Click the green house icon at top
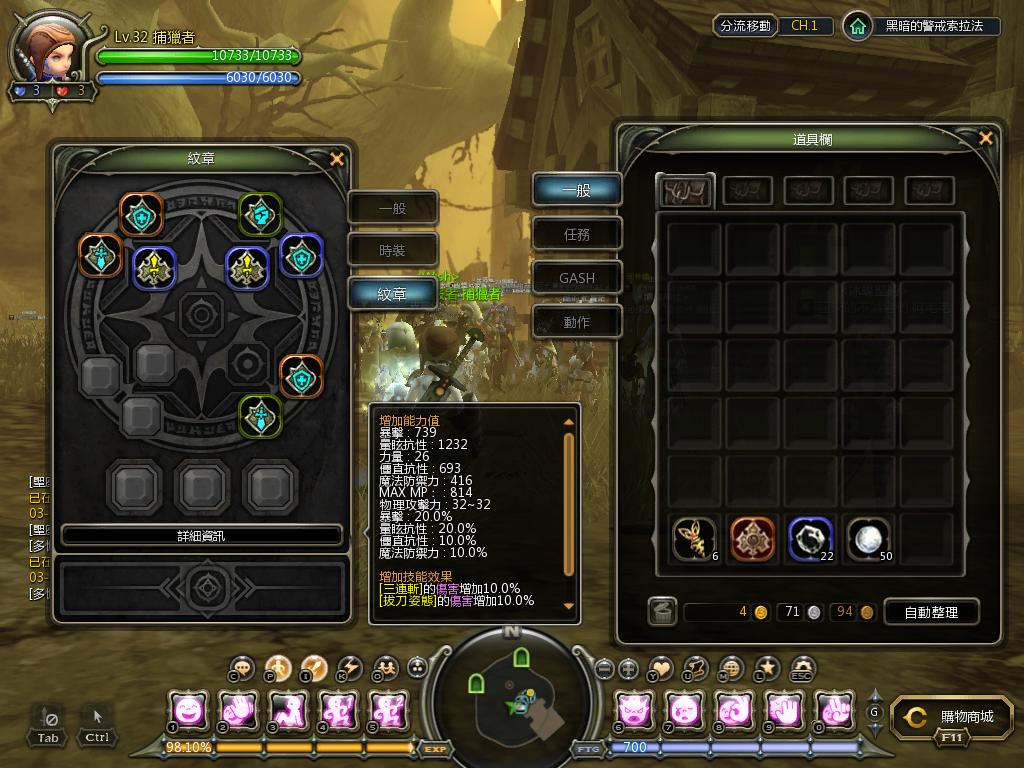Image resolution: width=1024 pixels, height=768 pixels. (857, 26)
